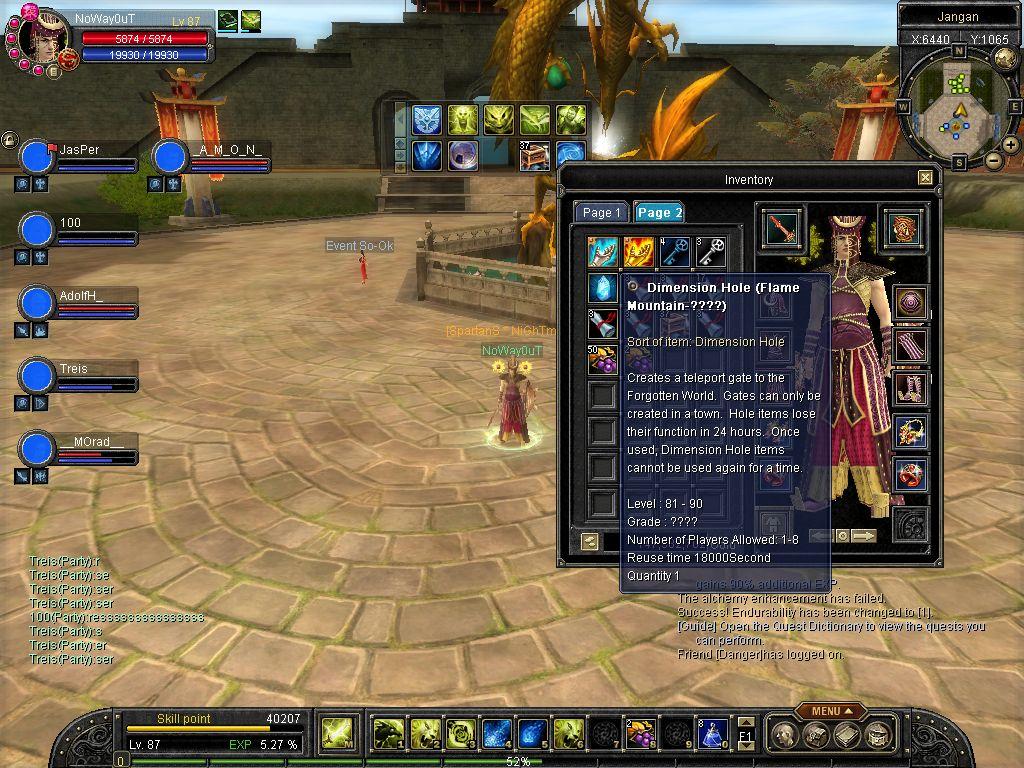Click the minimap zoom-in plus button
Viewport: 1024px width, 768px height.
click(1011, 145)
